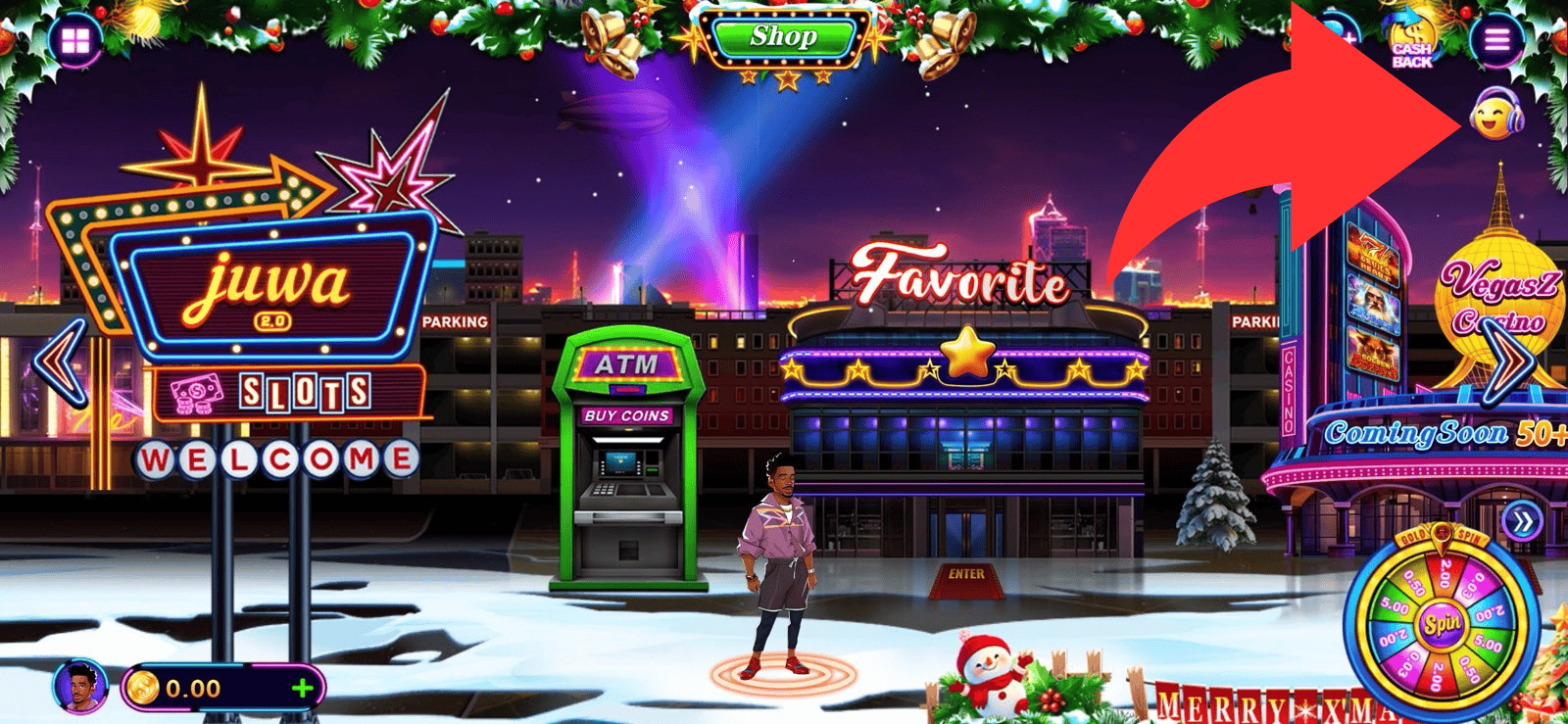Click the right neon arrow to scroll lobby
Viewport: 1568px width, 724px height.
coord(1509,362)
